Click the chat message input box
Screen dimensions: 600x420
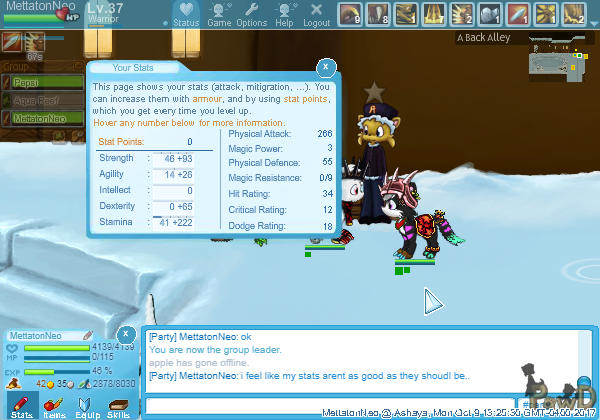[360, 407]
